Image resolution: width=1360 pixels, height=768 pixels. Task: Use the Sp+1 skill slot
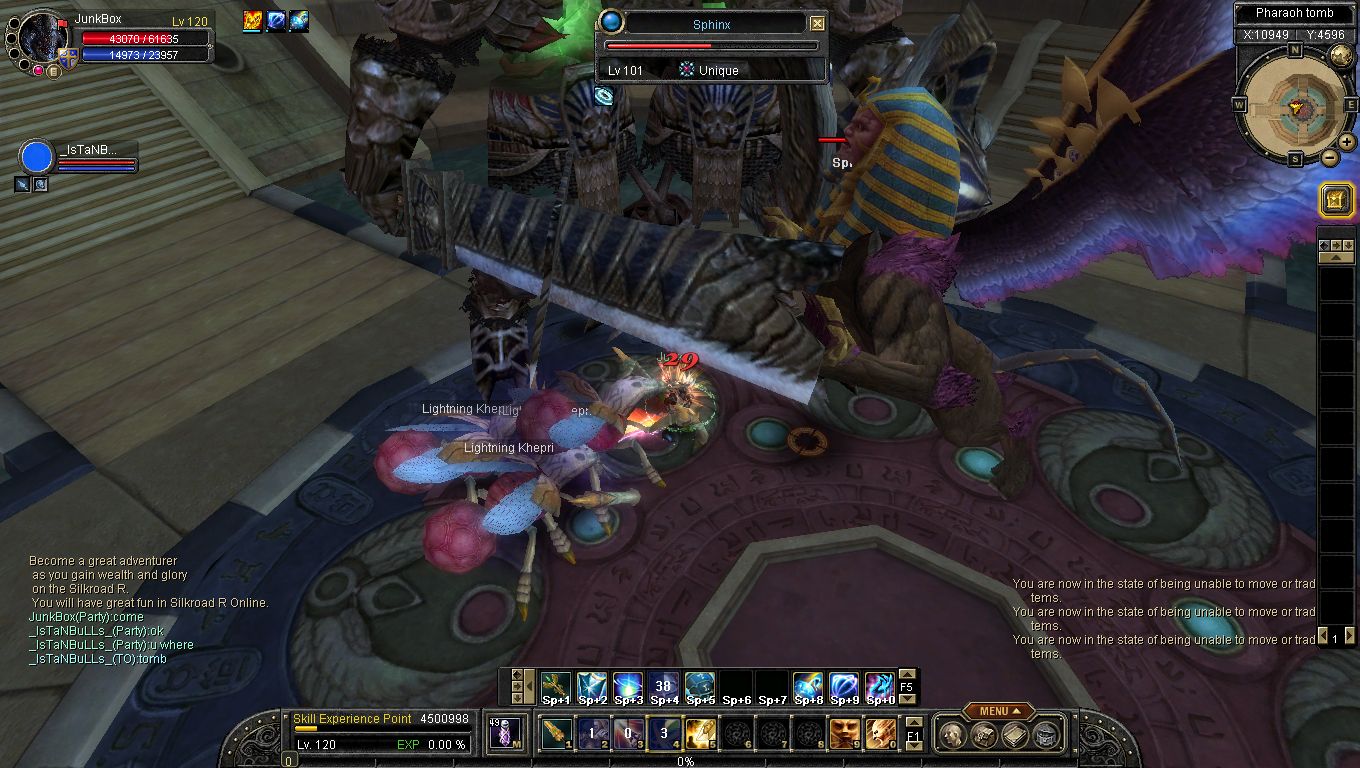click(x=556, y=687)
